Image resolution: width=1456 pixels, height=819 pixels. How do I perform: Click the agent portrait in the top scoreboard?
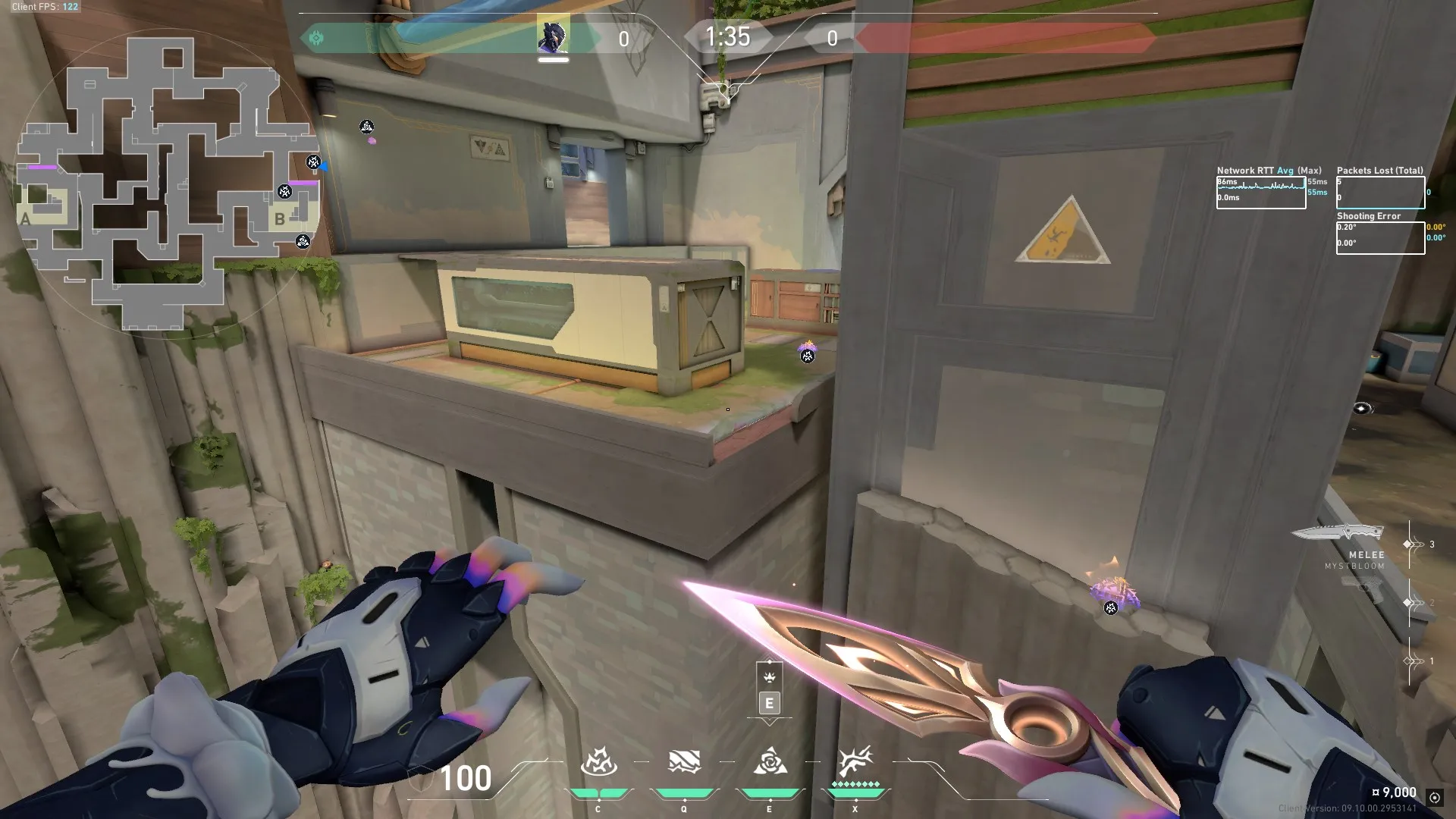coord(553,36)
